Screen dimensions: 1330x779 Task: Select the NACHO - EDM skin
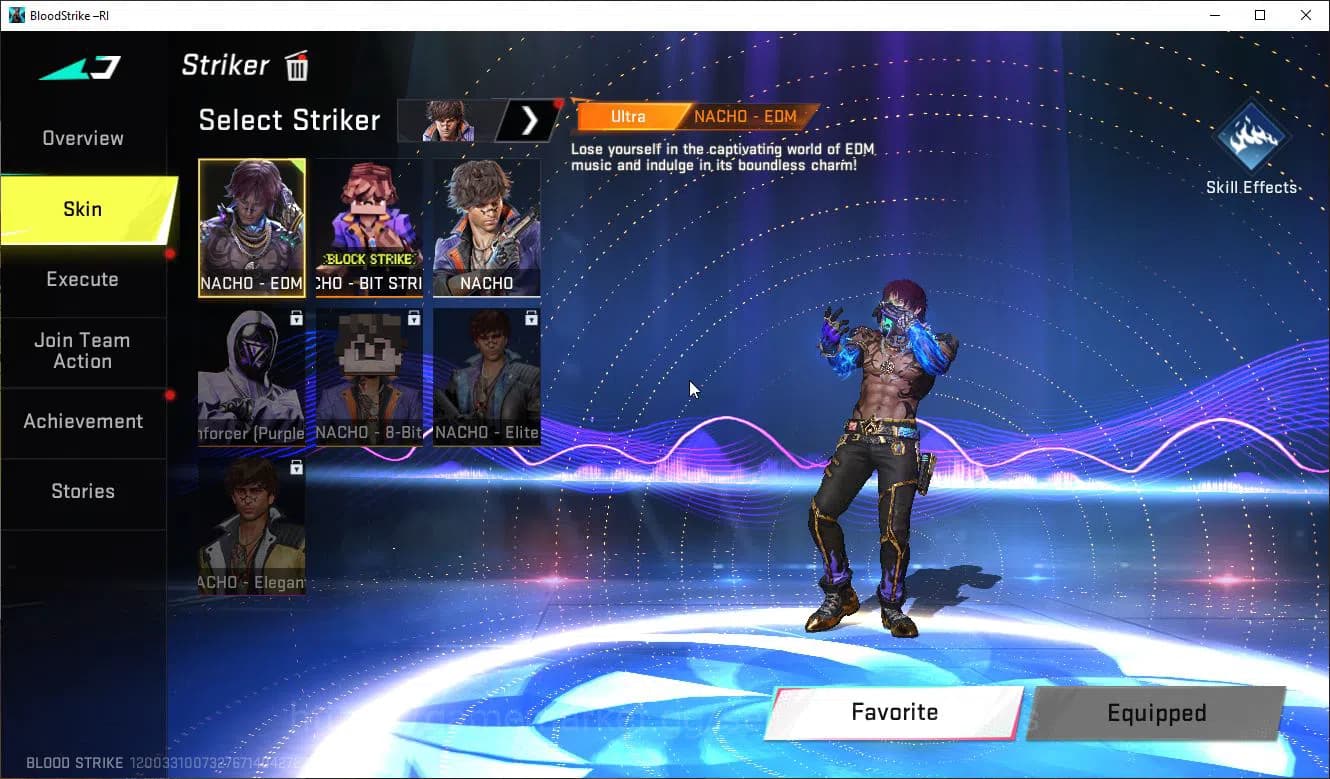click(x=252, y=228)
